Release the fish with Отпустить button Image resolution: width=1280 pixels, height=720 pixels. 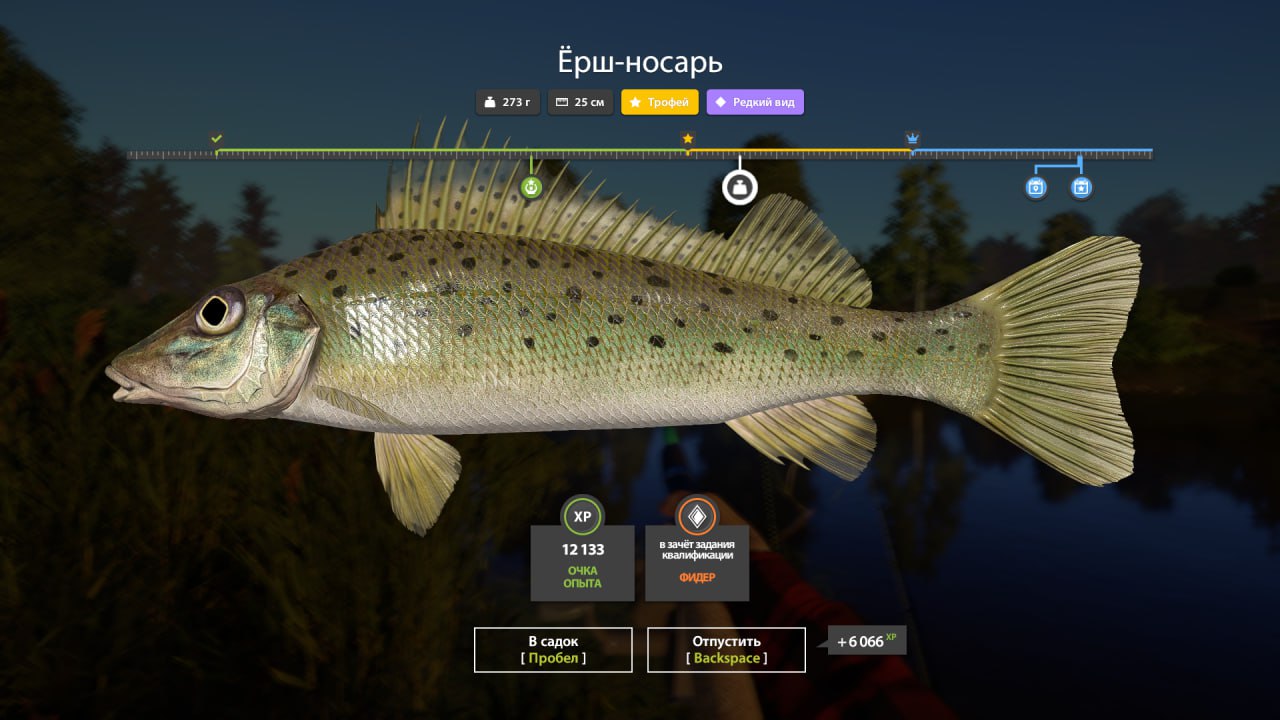click(x=726, y=649)
